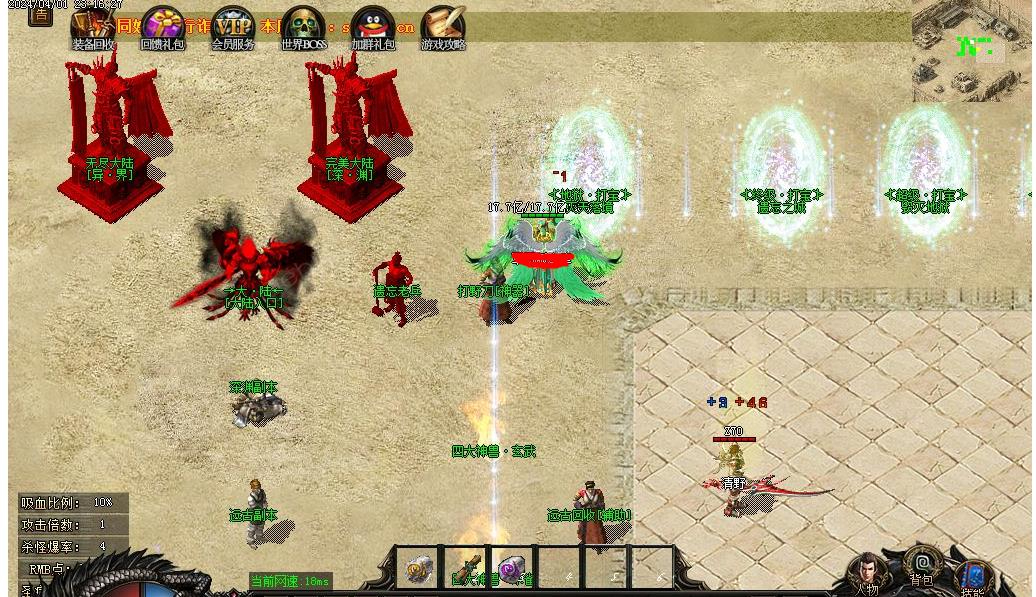Viewport: 1036px width, 597px height.
Task: Select the wooden staff hotbar slot
Action: pos(466,569)
